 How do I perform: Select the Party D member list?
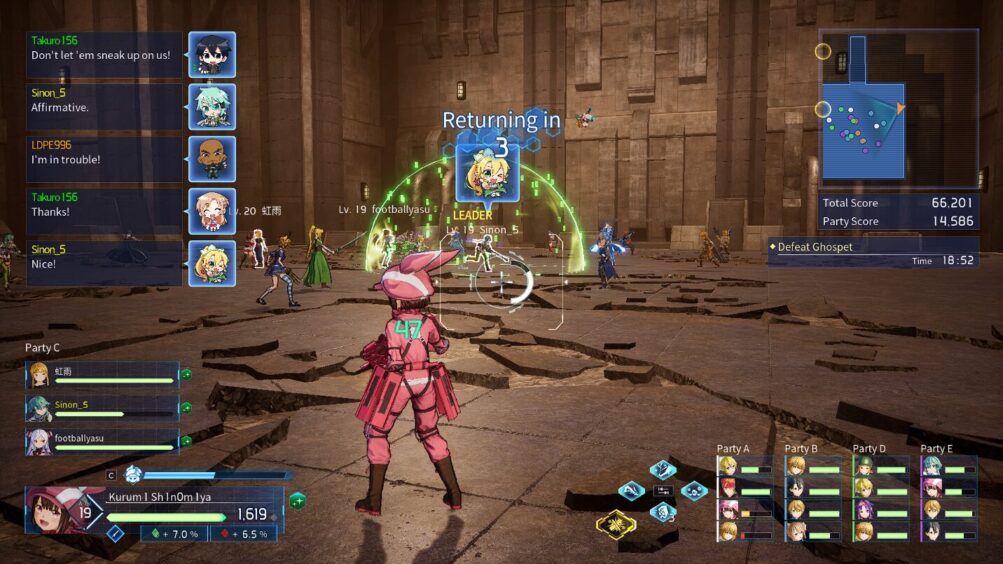click(x=881, y=497)
